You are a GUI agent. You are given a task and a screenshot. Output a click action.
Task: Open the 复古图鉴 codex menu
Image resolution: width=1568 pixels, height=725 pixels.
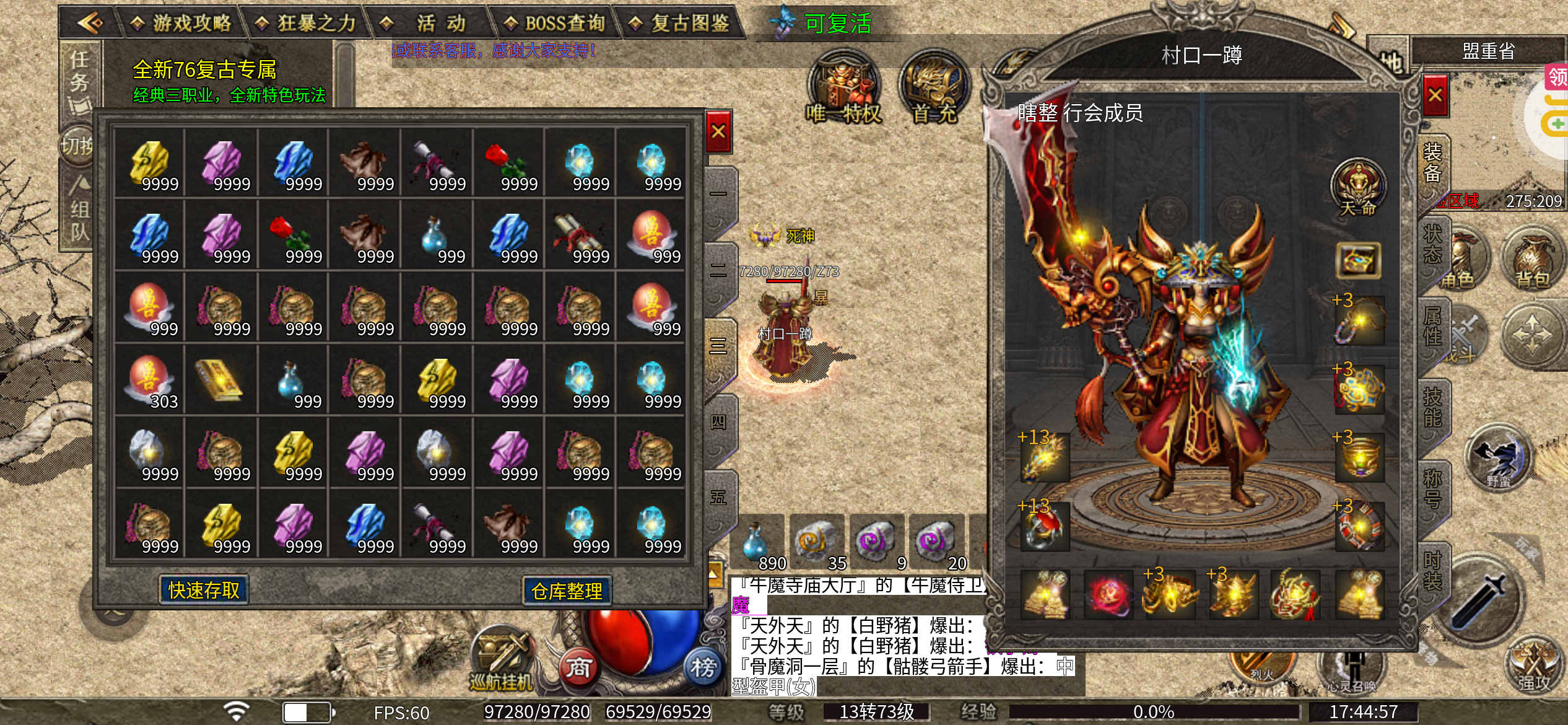tap(679, 24)
